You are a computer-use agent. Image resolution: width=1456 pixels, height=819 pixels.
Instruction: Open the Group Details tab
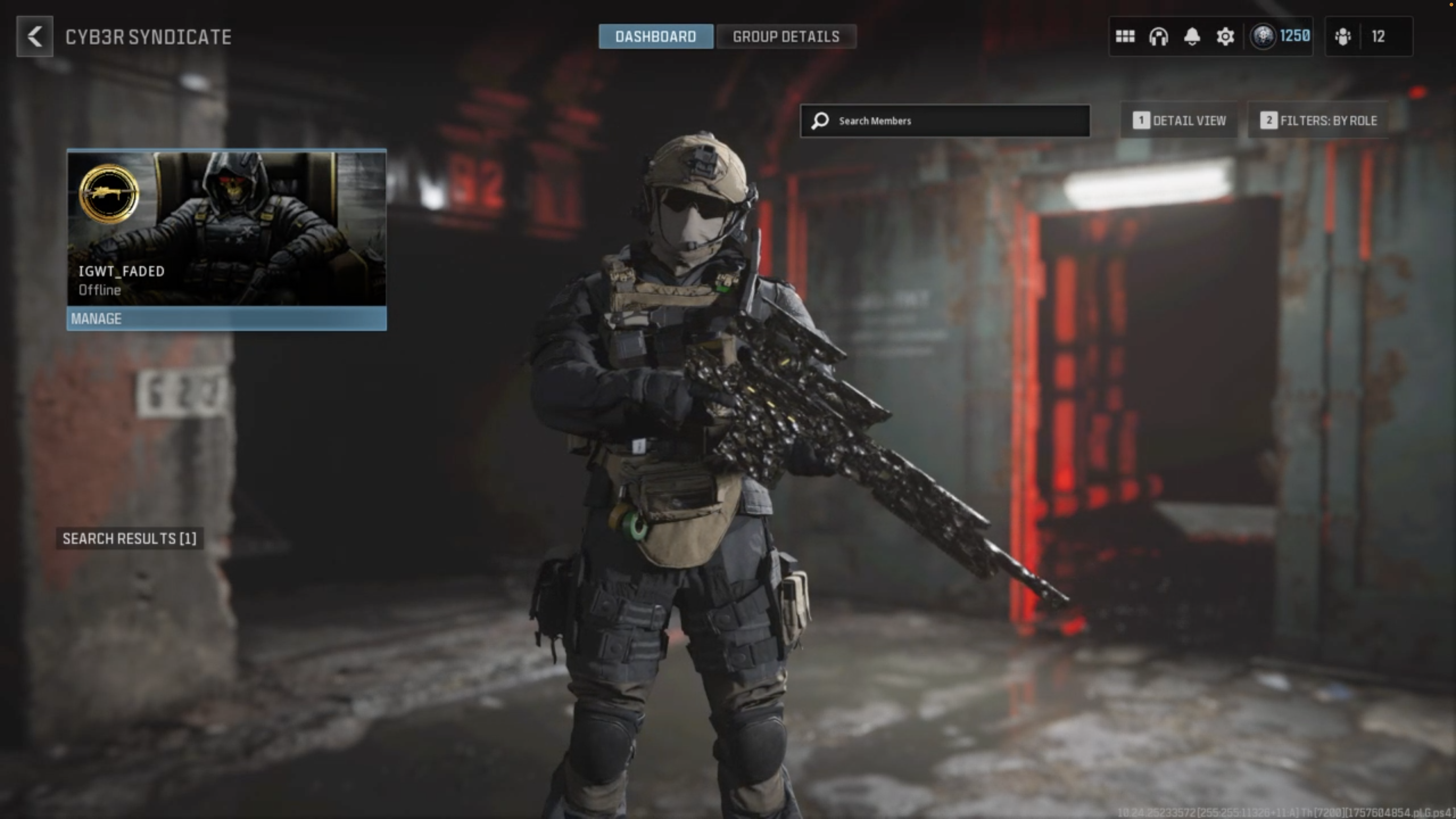pos(786,37)
